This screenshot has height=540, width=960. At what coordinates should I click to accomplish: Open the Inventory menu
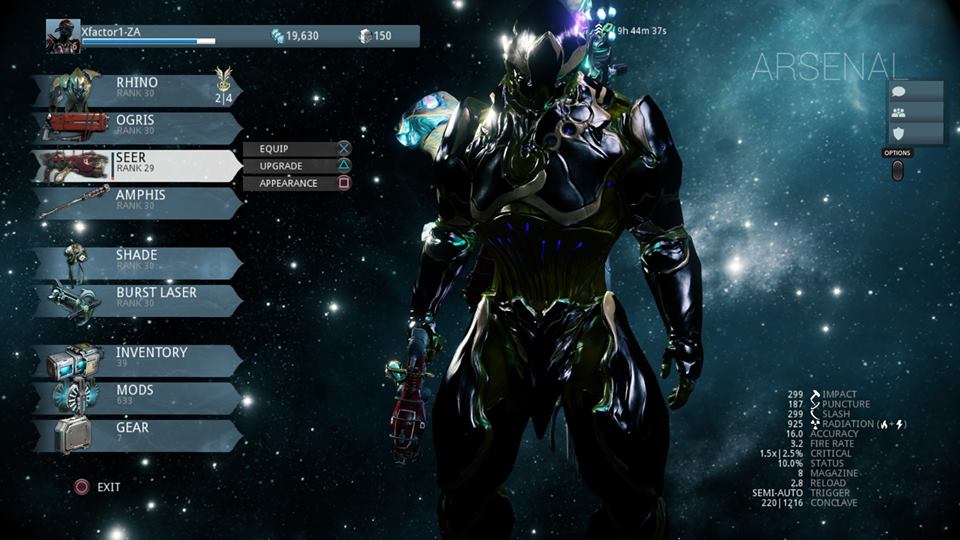[x=138, y=359]
